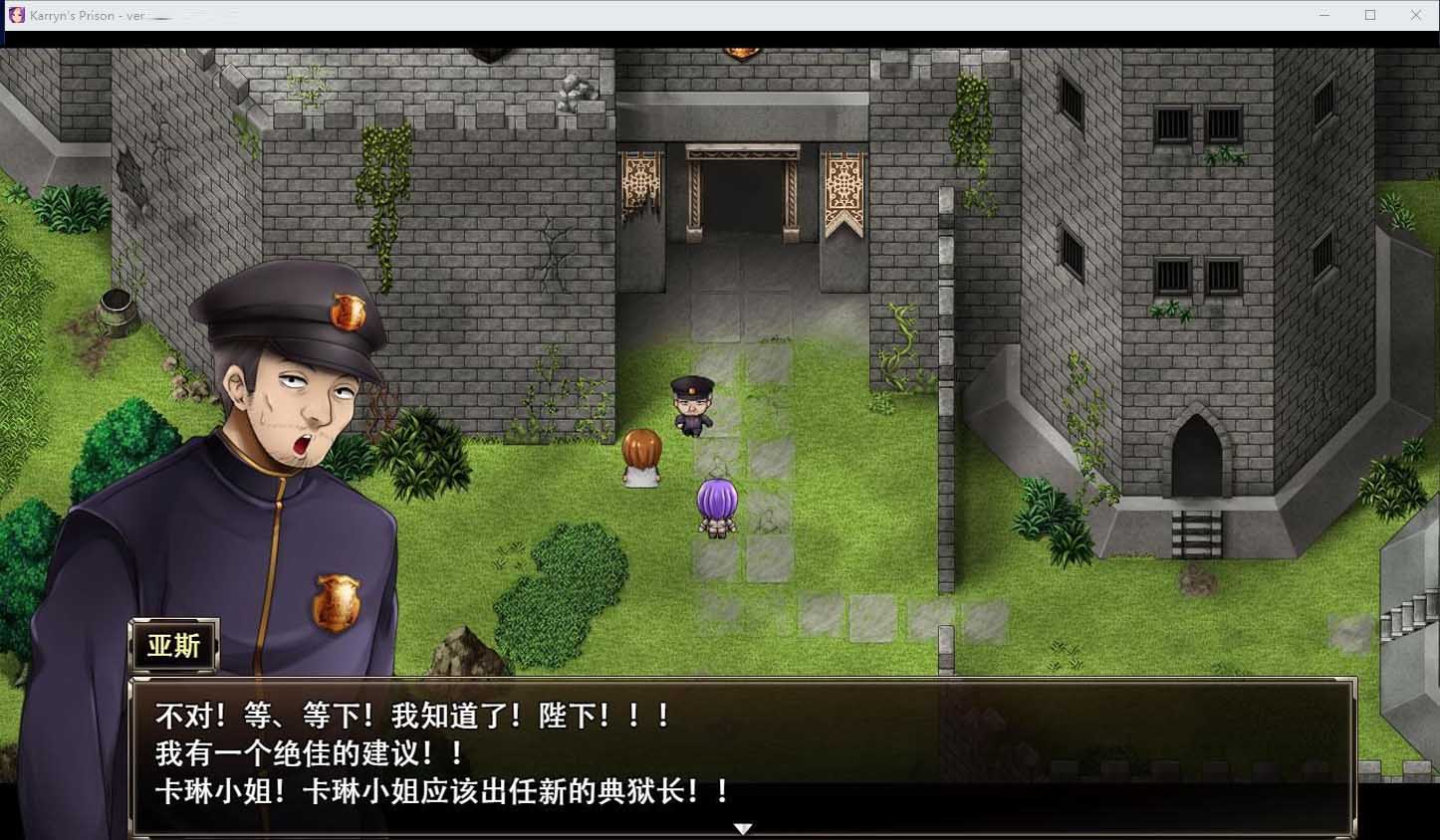Advance dialogue via the blinking down arrow

(744, 828)
